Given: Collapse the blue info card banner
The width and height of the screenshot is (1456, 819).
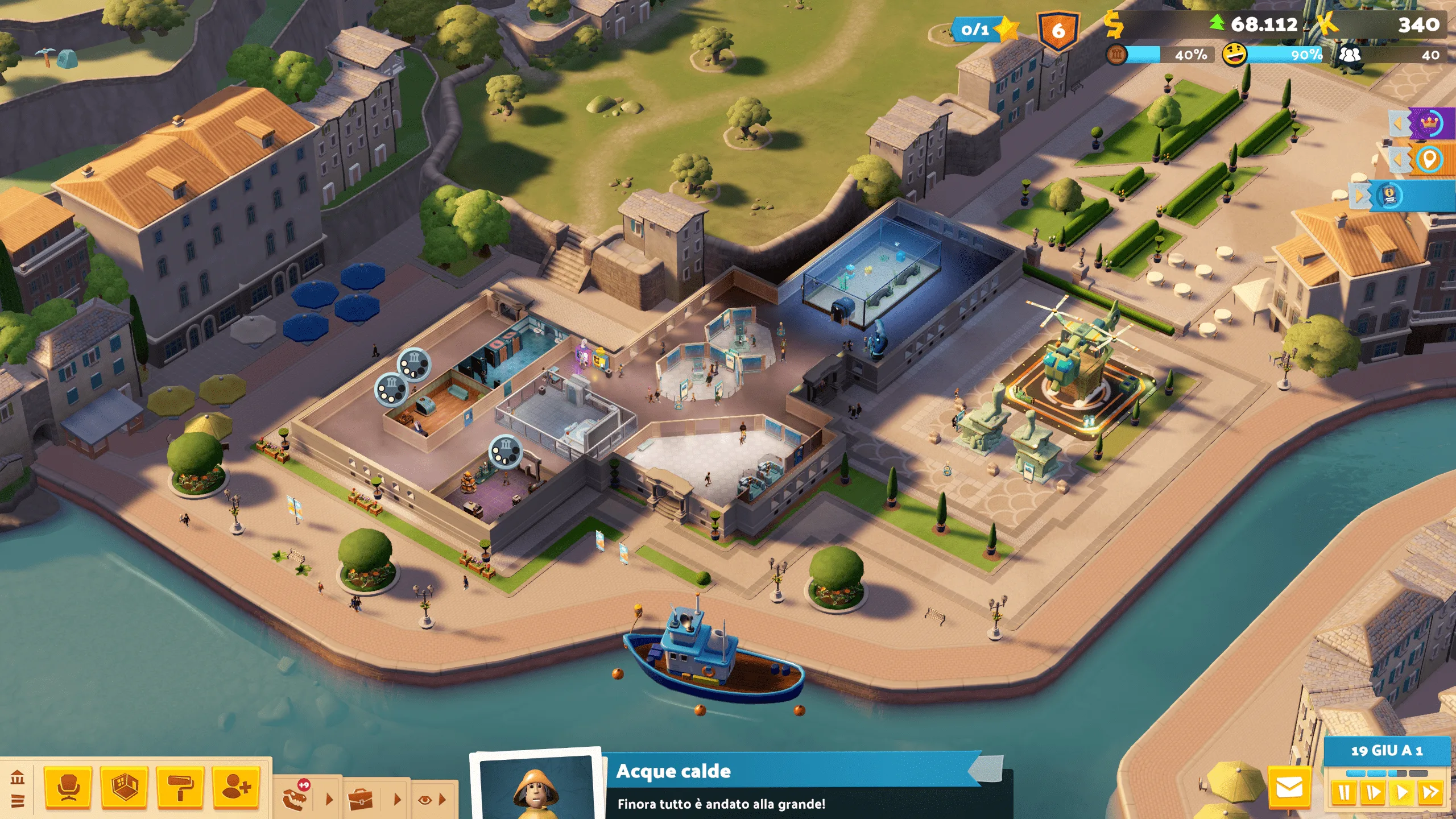Looking at the screenshot, I should pyautogui.click(x=1360, y=196).
